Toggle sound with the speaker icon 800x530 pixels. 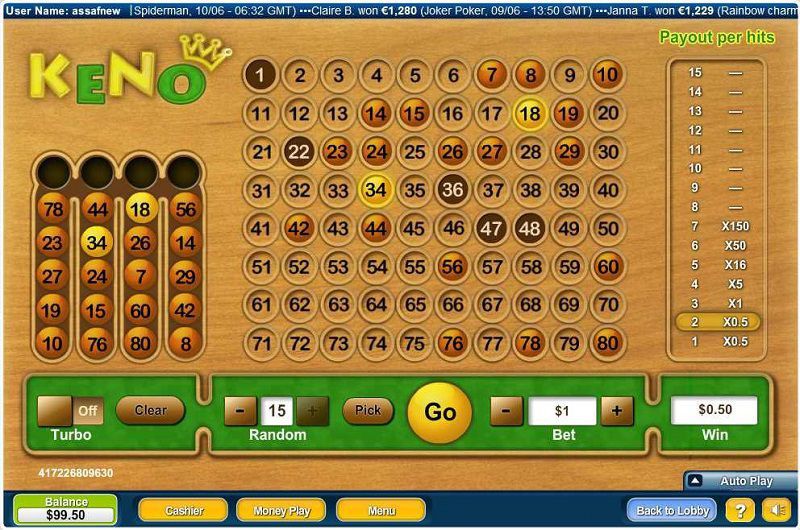click(775, 510)
